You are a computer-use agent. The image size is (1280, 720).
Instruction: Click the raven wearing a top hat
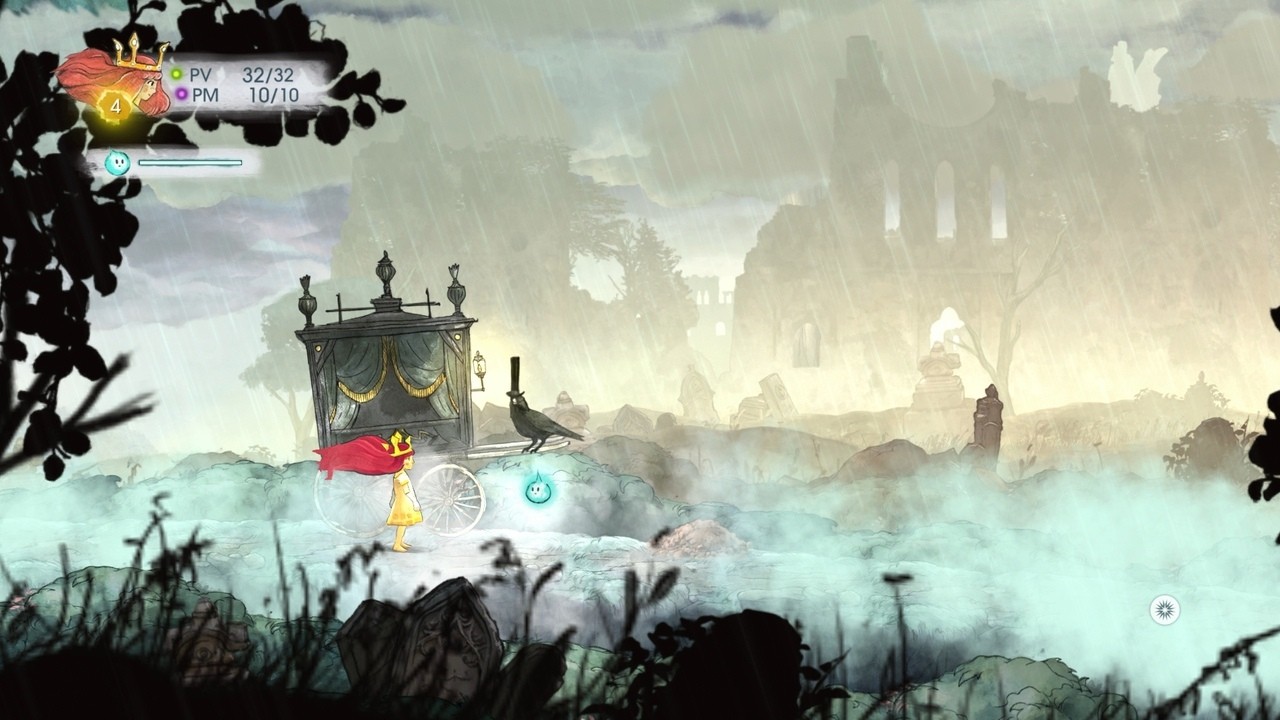coord(535,420)
